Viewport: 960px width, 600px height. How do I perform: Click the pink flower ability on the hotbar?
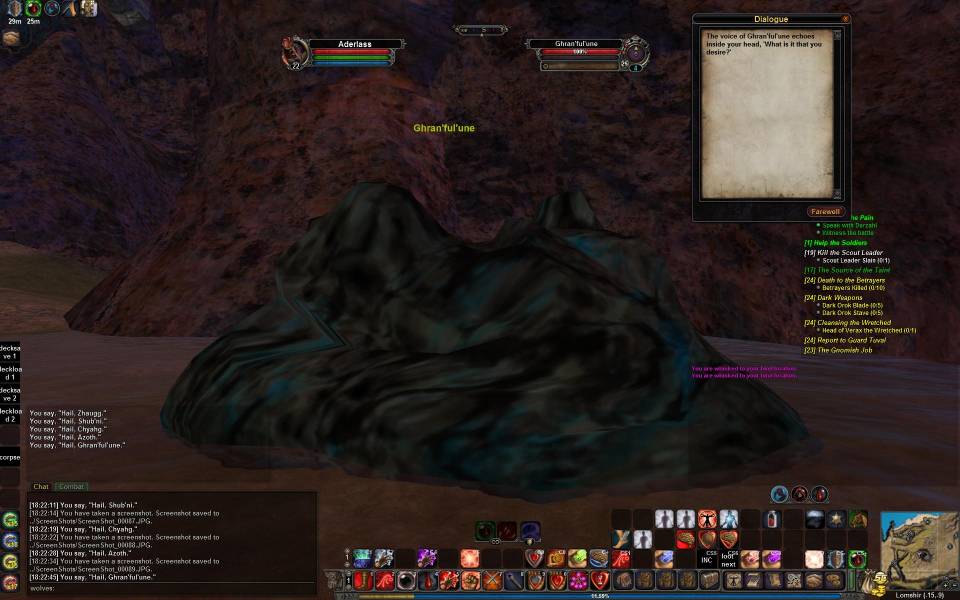coord(577,580)
